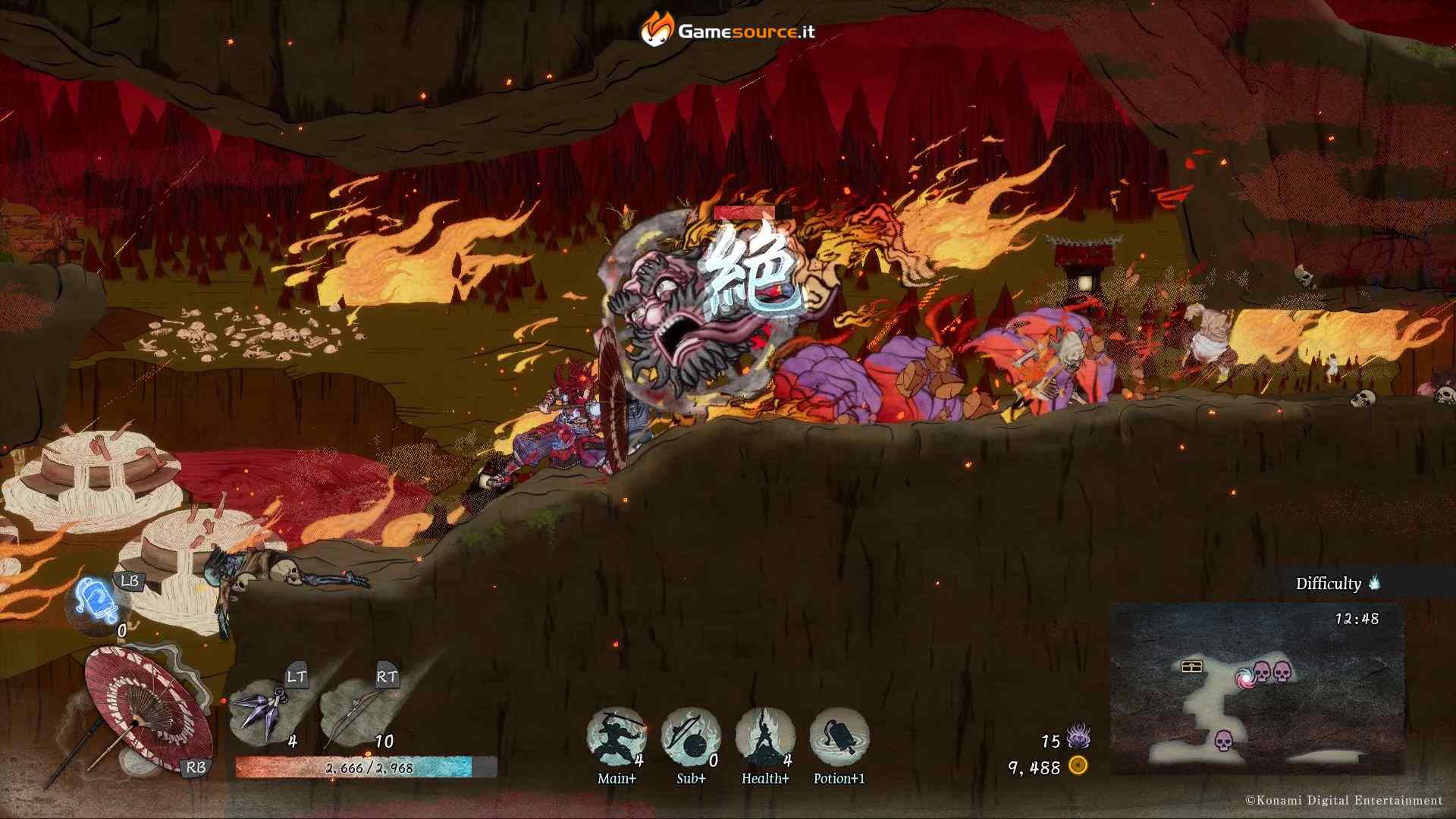Click the swirling player marker on minimap
The image size is (1456, 819).
1244,677
